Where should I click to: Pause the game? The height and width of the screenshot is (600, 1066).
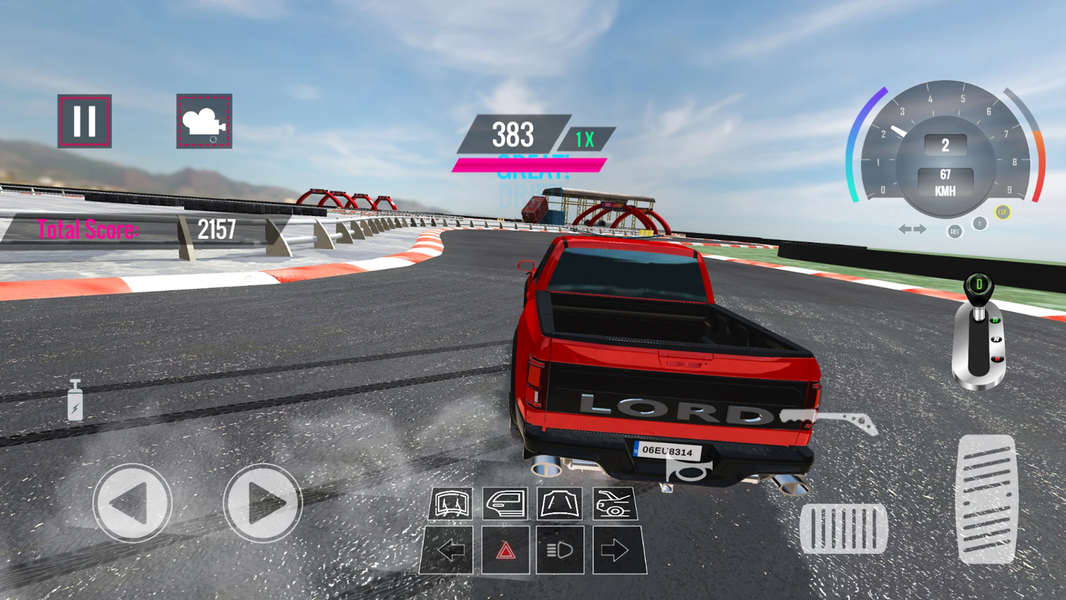84,121
